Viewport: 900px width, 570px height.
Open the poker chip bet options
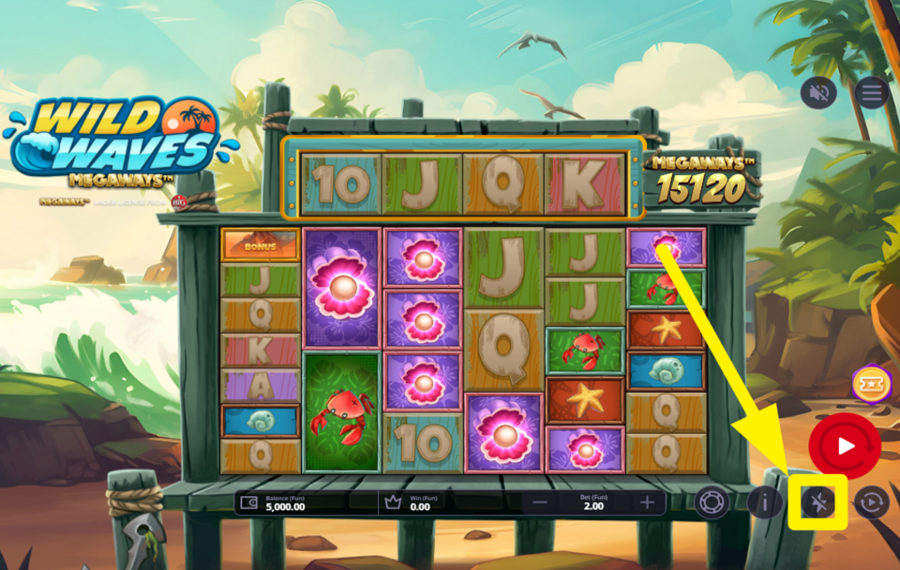(x=712, y=502)
